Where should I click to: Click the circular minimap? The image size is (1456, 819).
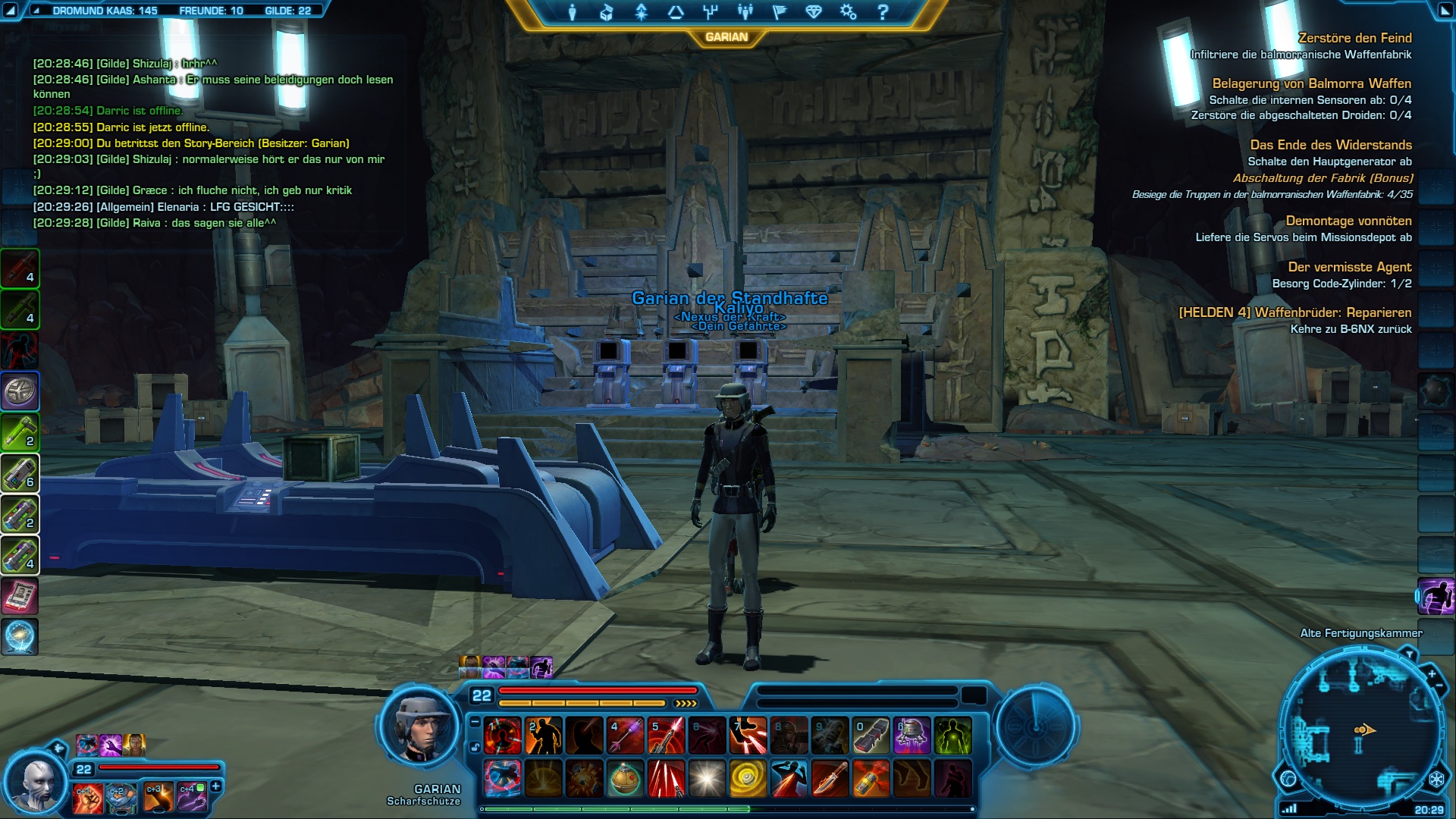pos(1361,732)
